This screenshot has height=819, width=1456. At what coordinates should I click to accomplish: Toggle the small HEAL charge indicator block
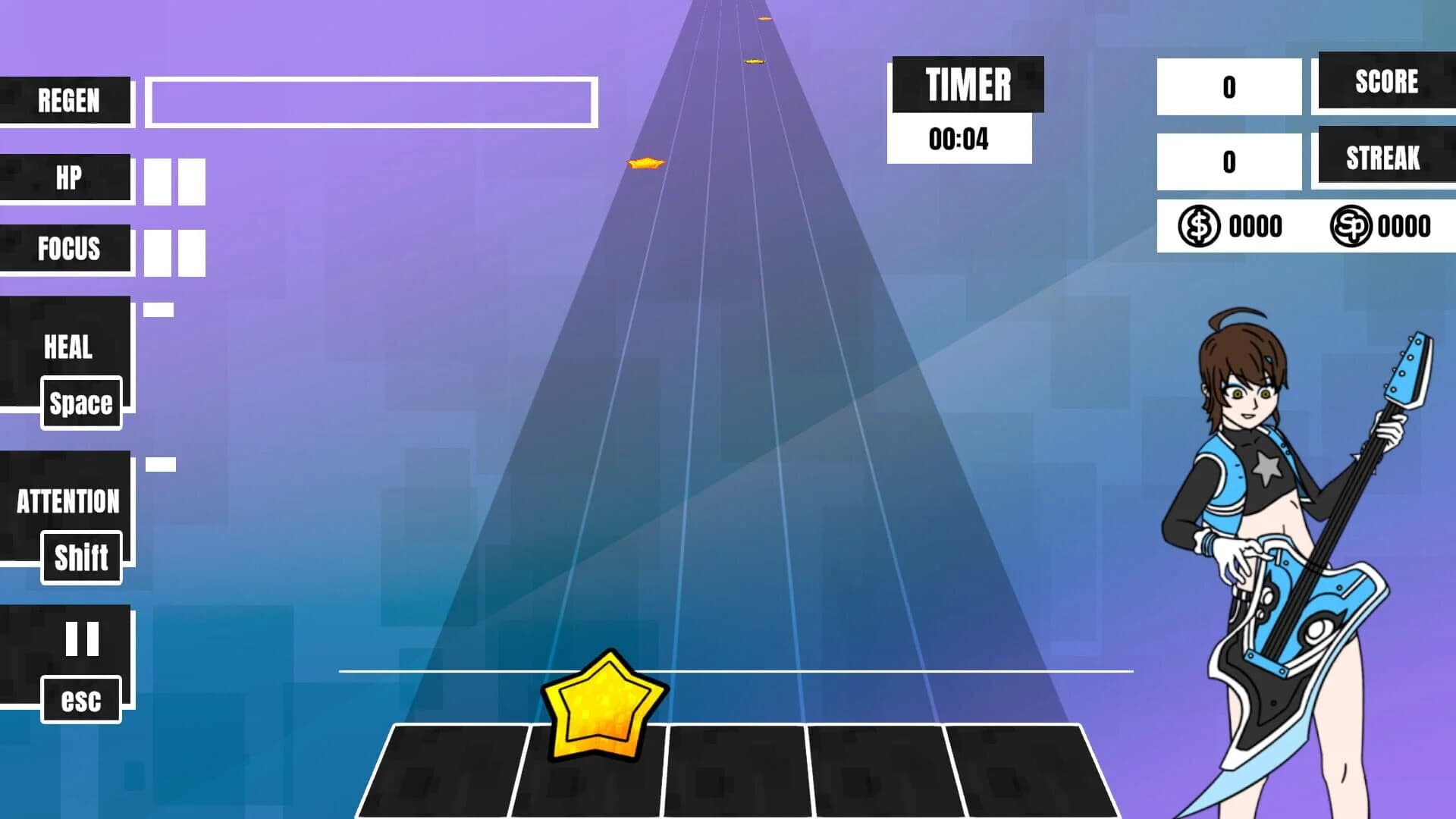pyautogui.click(x=160, y=309)
